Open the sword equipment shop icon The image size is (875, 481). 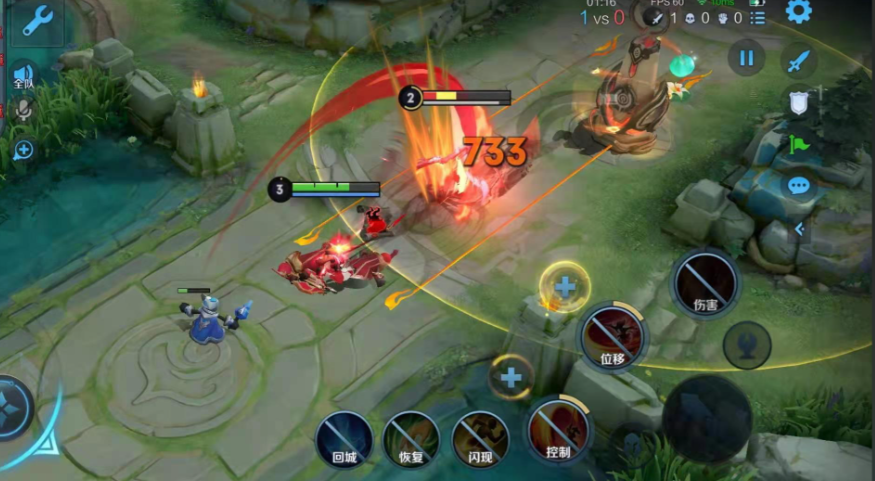pyautogui.click(x=797, y=61)
